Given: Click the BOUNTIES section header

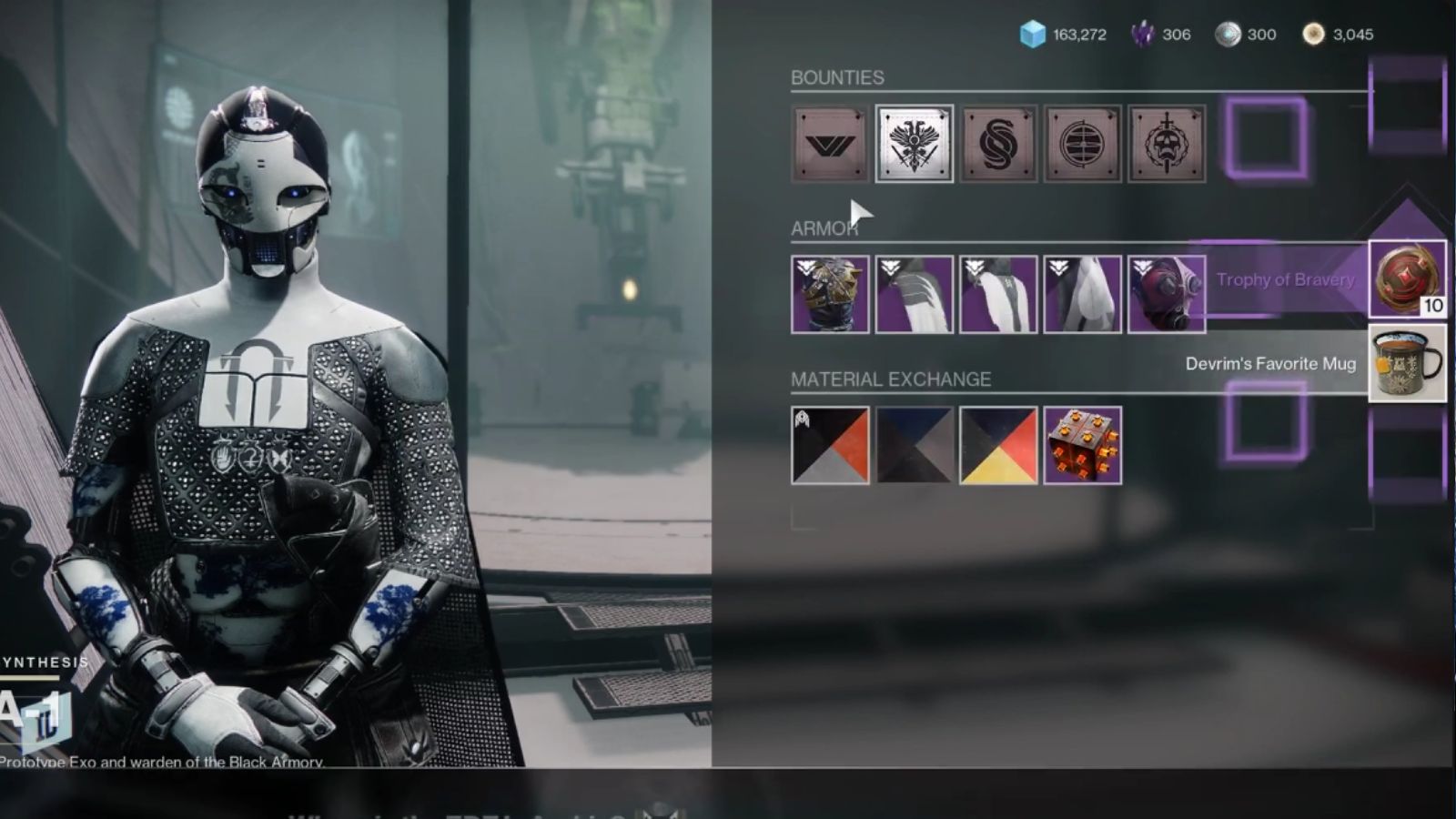Looking at the screenshot, I should click(838, 77).
